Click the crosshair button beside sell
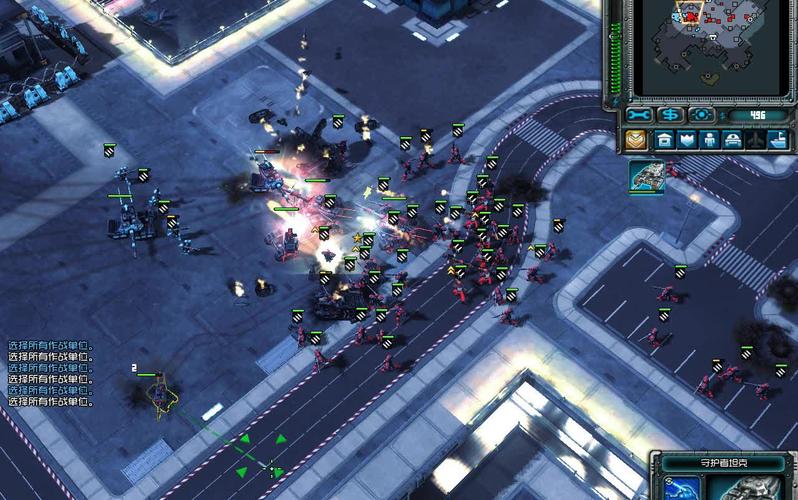798x500 pixels. (700, 115)
